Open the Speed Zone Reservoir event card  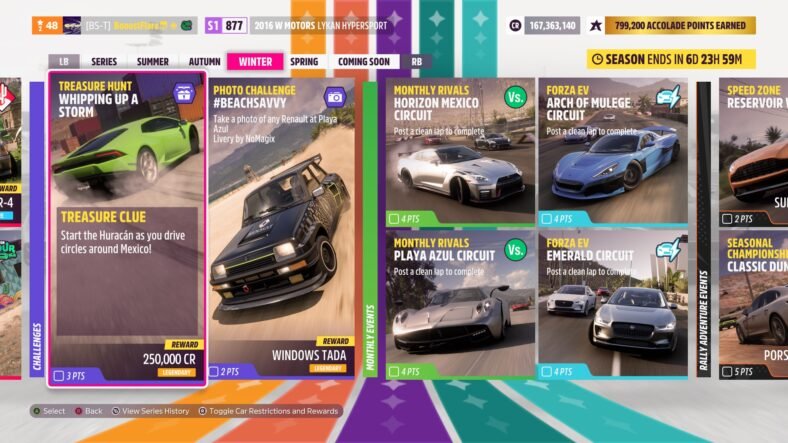(x=753, y=152)
